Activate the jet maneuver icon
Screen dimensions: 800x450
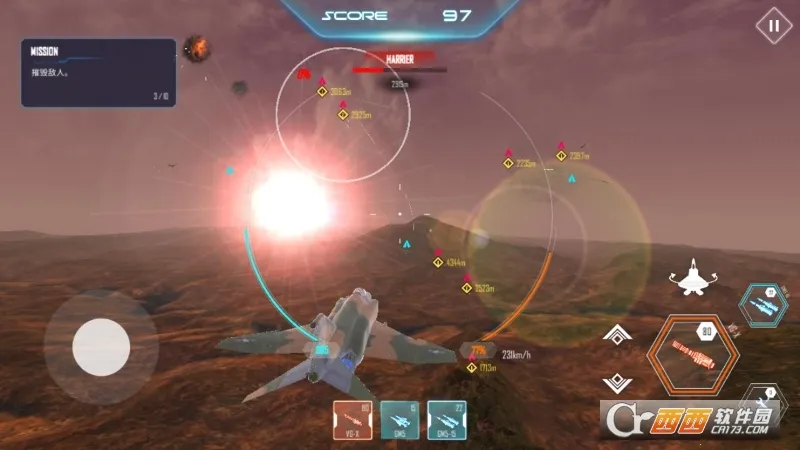pyautogui.click(x=691, y=277)
